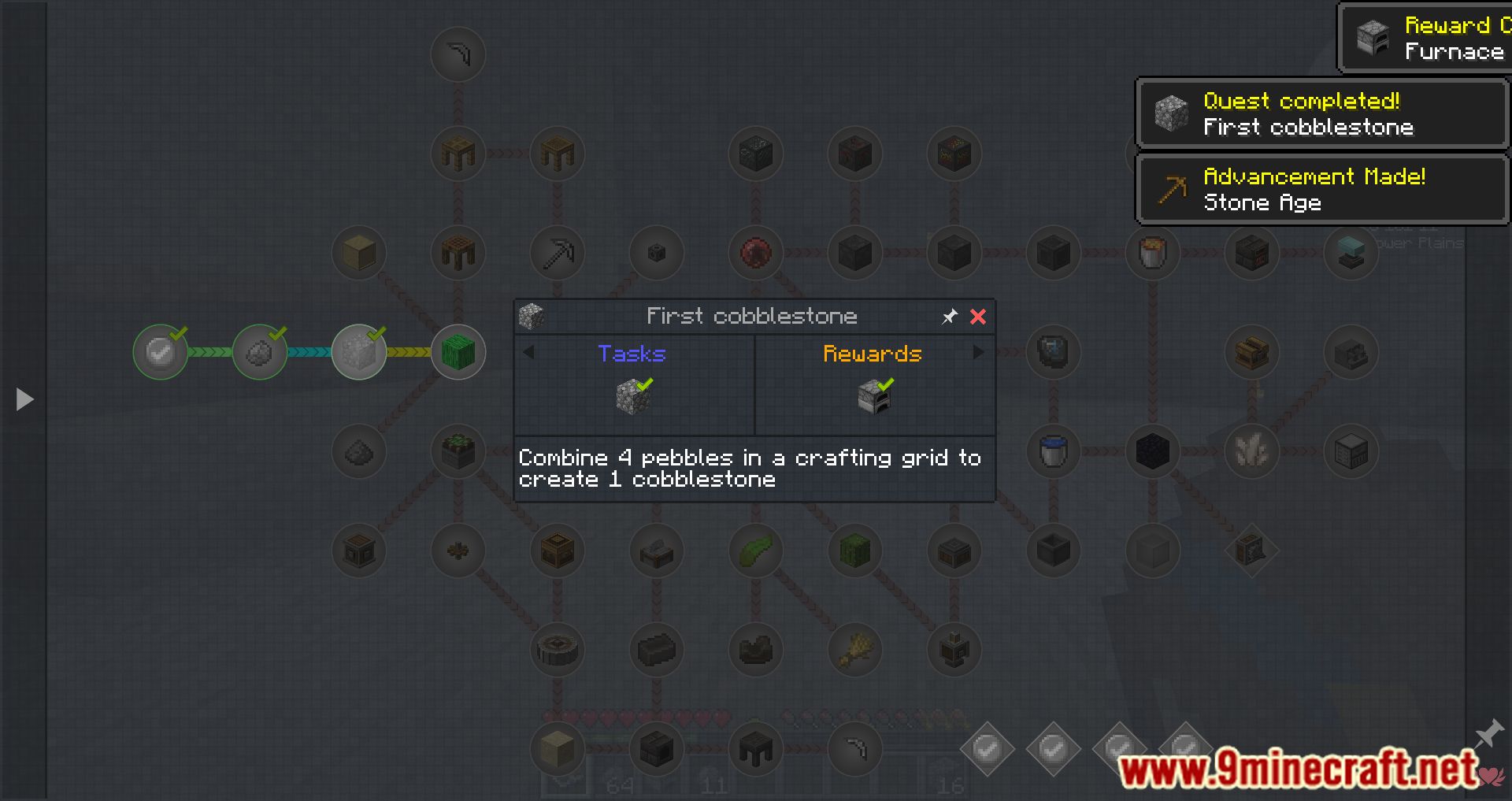Screen dimensions: 1512x801
Task: Click the cobblestone task icon under Tasks
Action: (x=632, y=395)
